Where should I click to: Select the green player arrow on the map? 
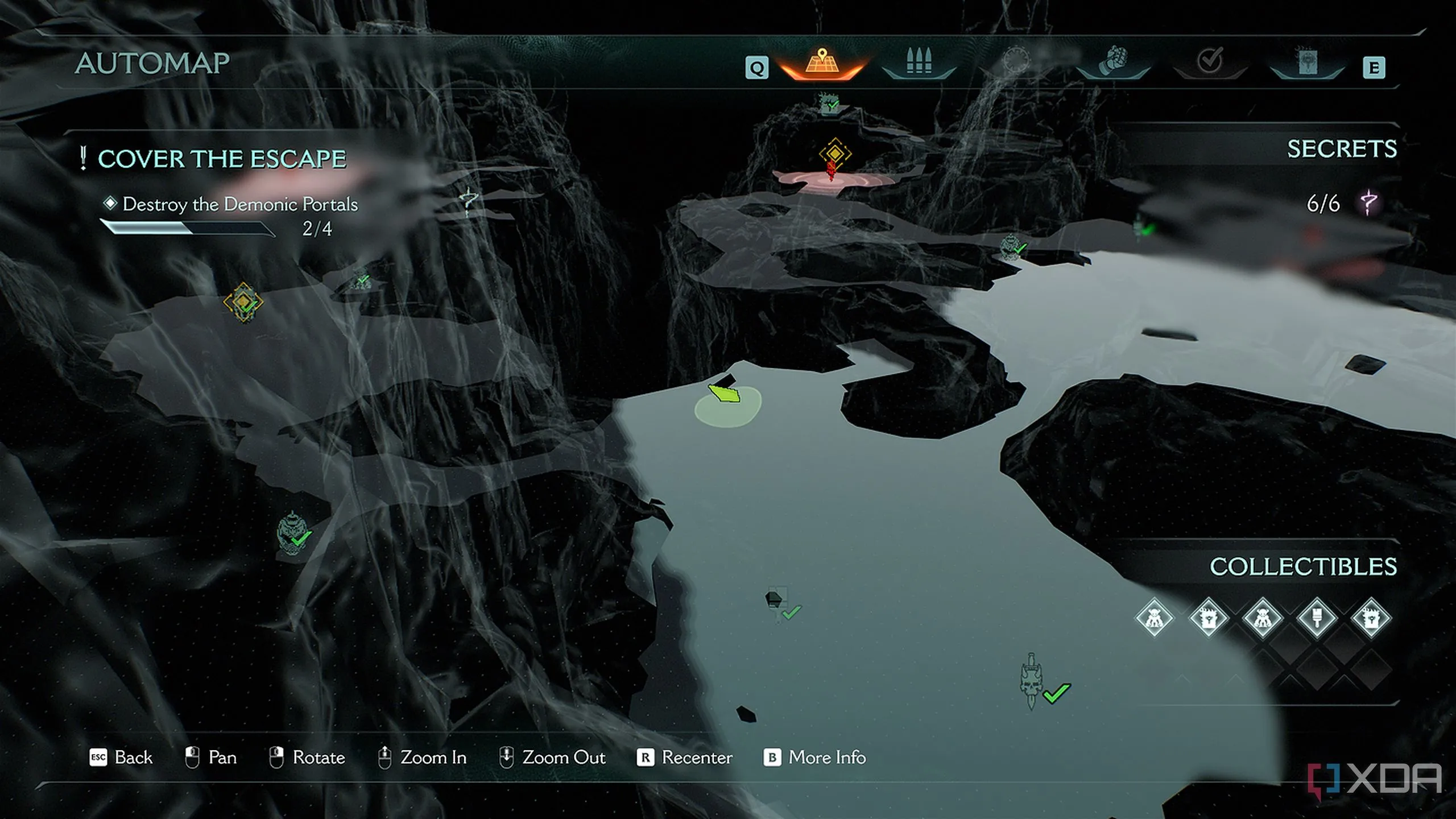click(x=725, y=392)
